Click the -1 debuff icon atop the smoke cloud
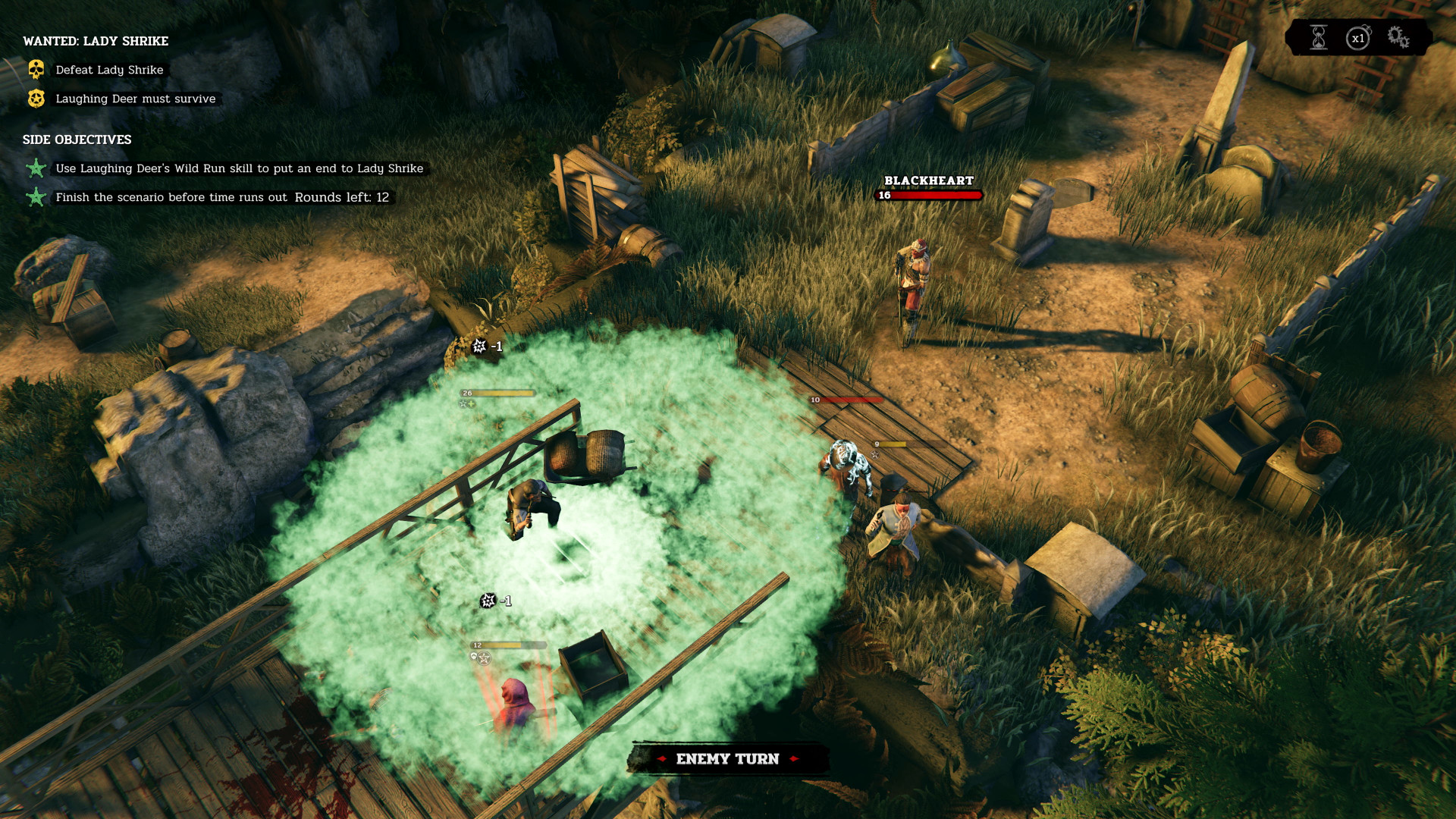 click(x=478, y=345)
